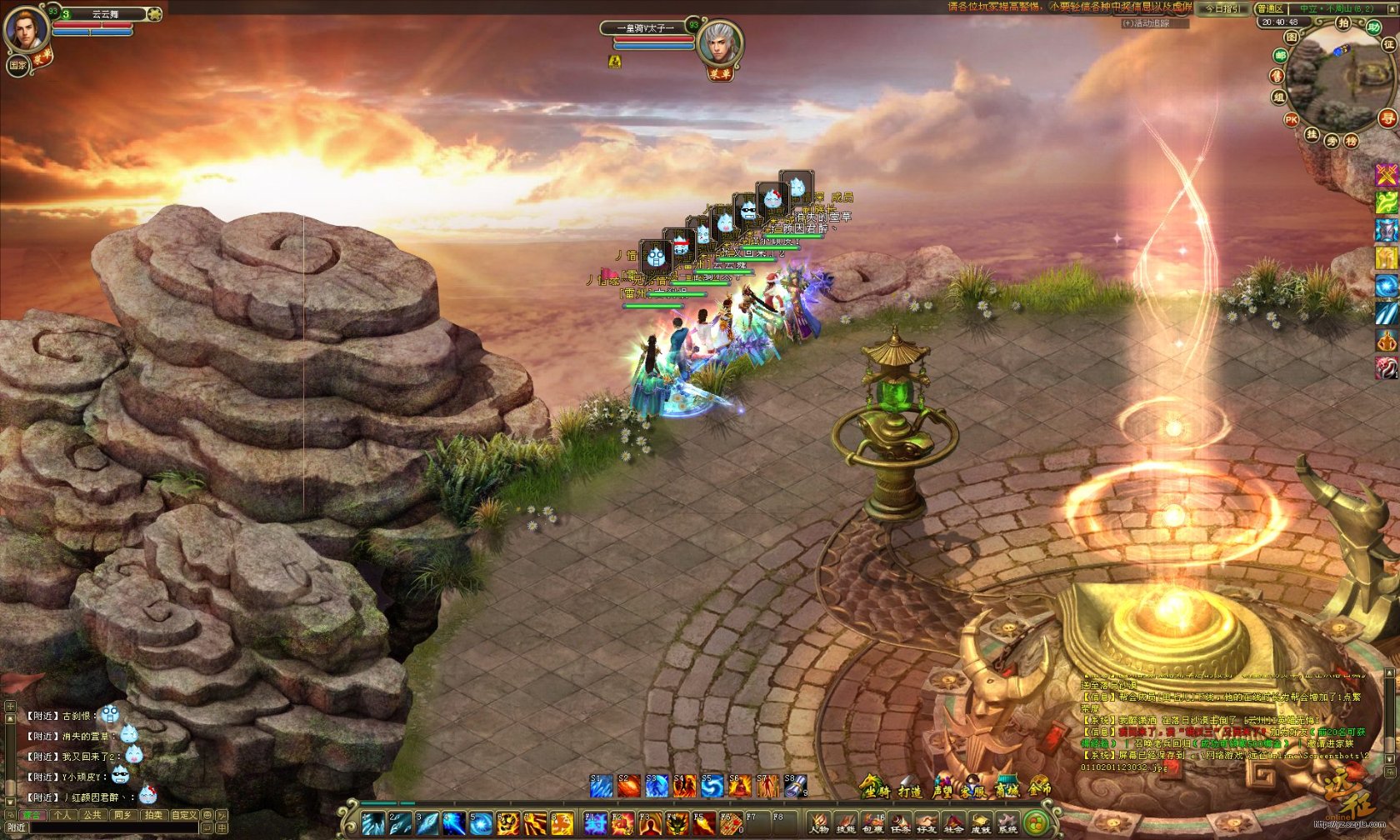
Task: Click the 寻 pathfinding button
Action: pyautogui.click(x=1387, y=118)
